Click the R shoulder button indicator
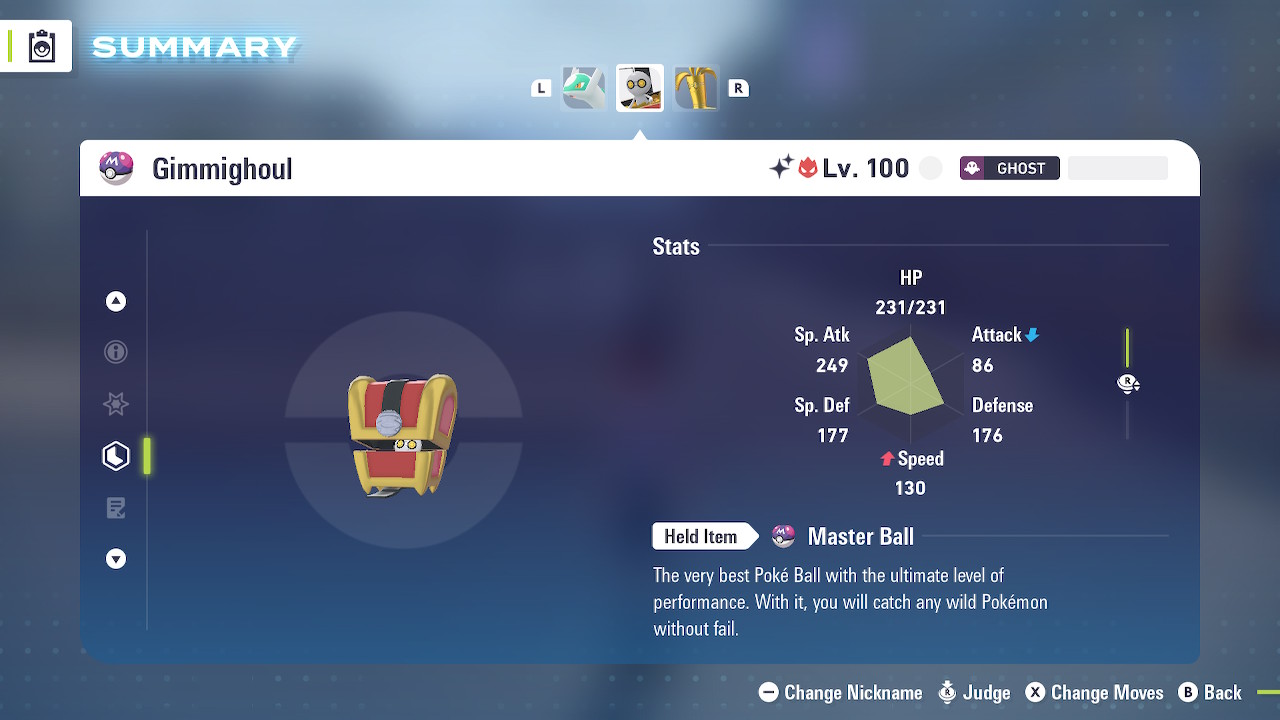Image resolution: width=1280 pixels, height=720 pixels. [x=739, y=87]
